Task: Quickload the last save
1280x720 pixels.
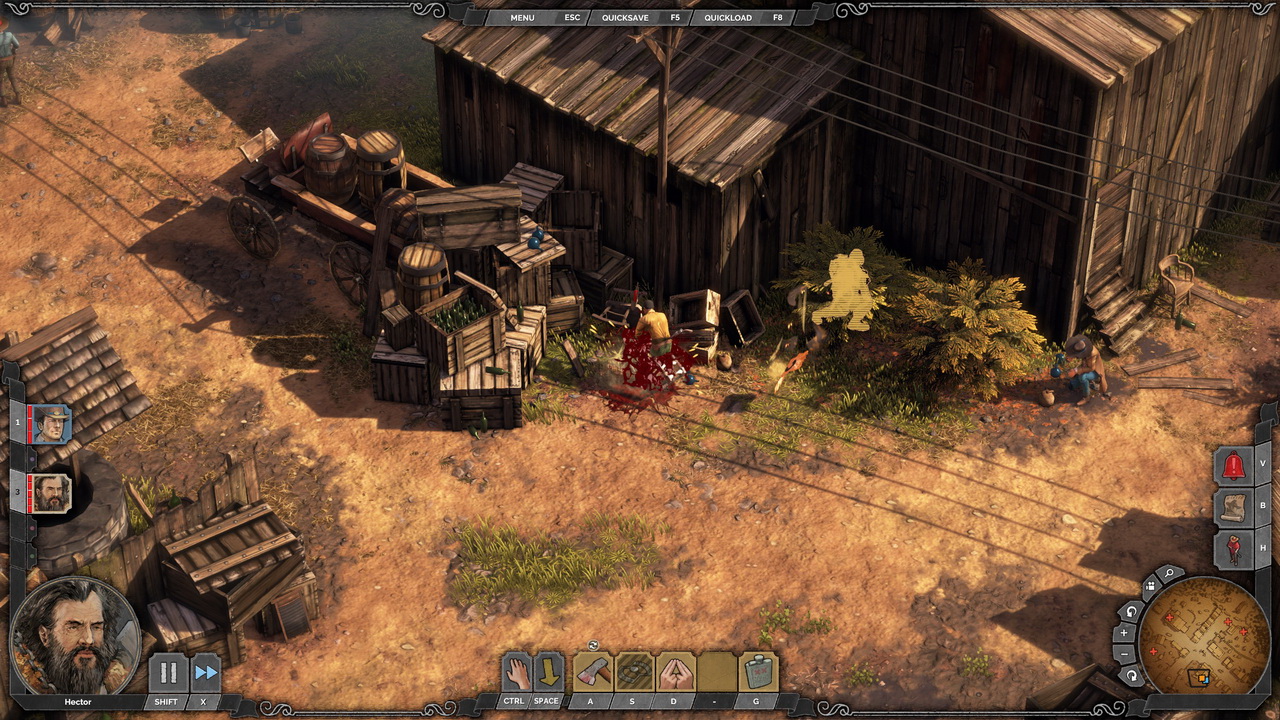Action: click(727, 17)
